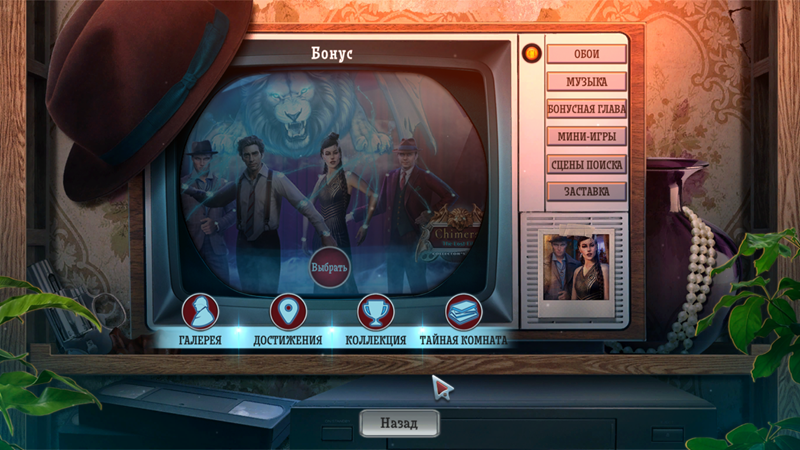Start the Бонусная глава bonus chapter

click(587, 109)
